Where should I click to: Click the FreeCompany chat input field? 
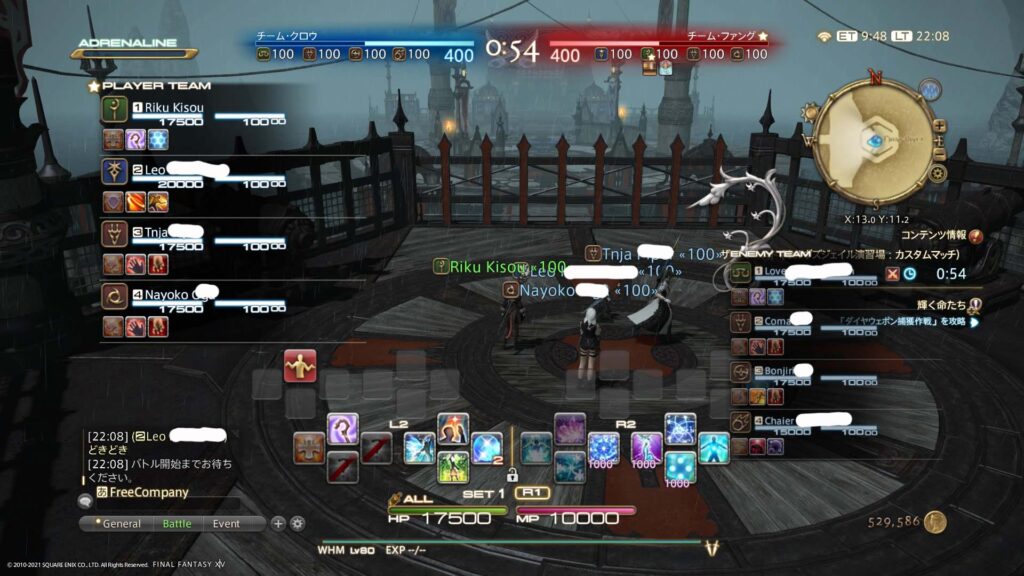coord(150,492)
